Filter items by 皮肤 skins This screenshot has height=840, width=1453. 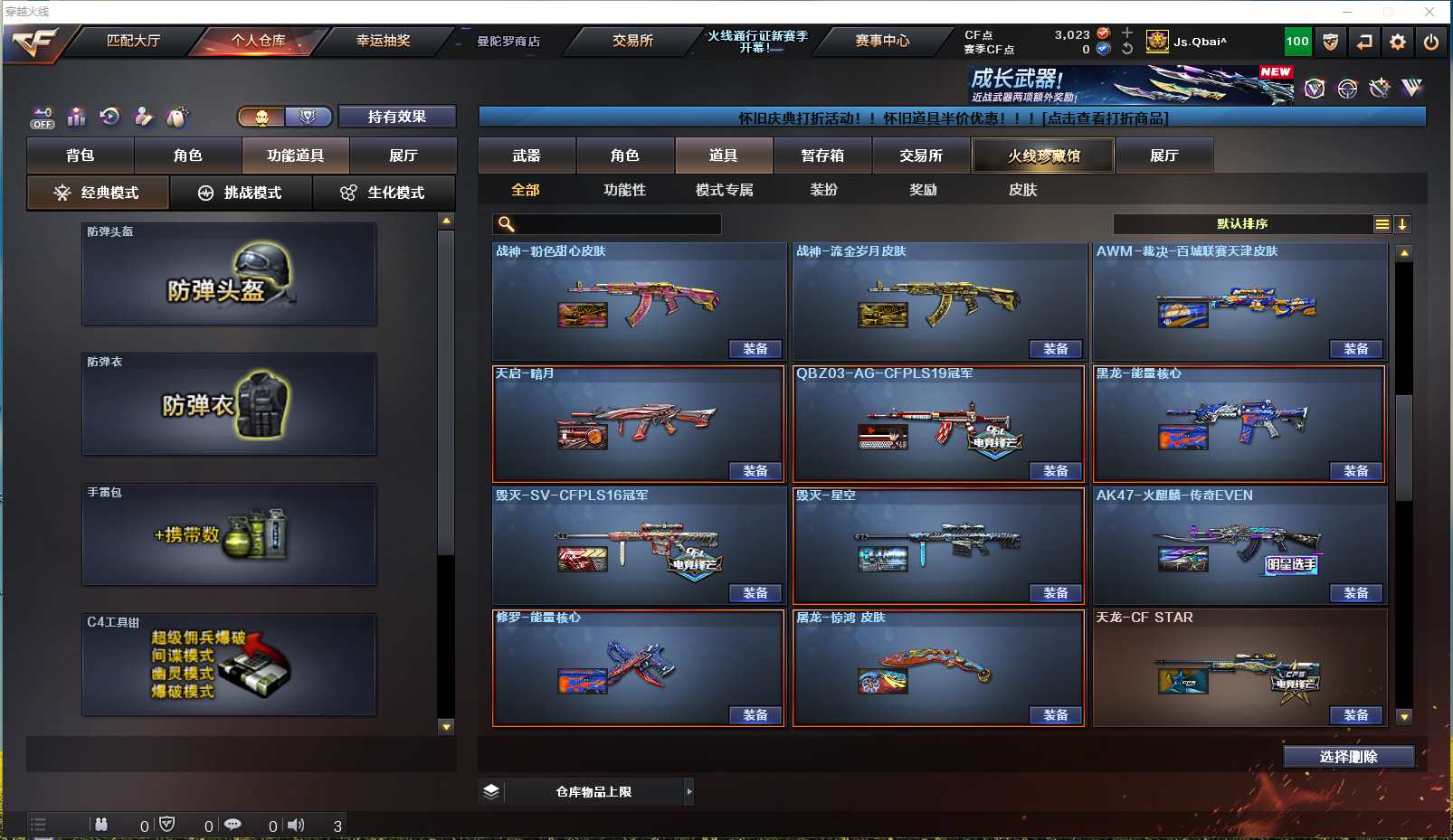[x=1022, y=190]
